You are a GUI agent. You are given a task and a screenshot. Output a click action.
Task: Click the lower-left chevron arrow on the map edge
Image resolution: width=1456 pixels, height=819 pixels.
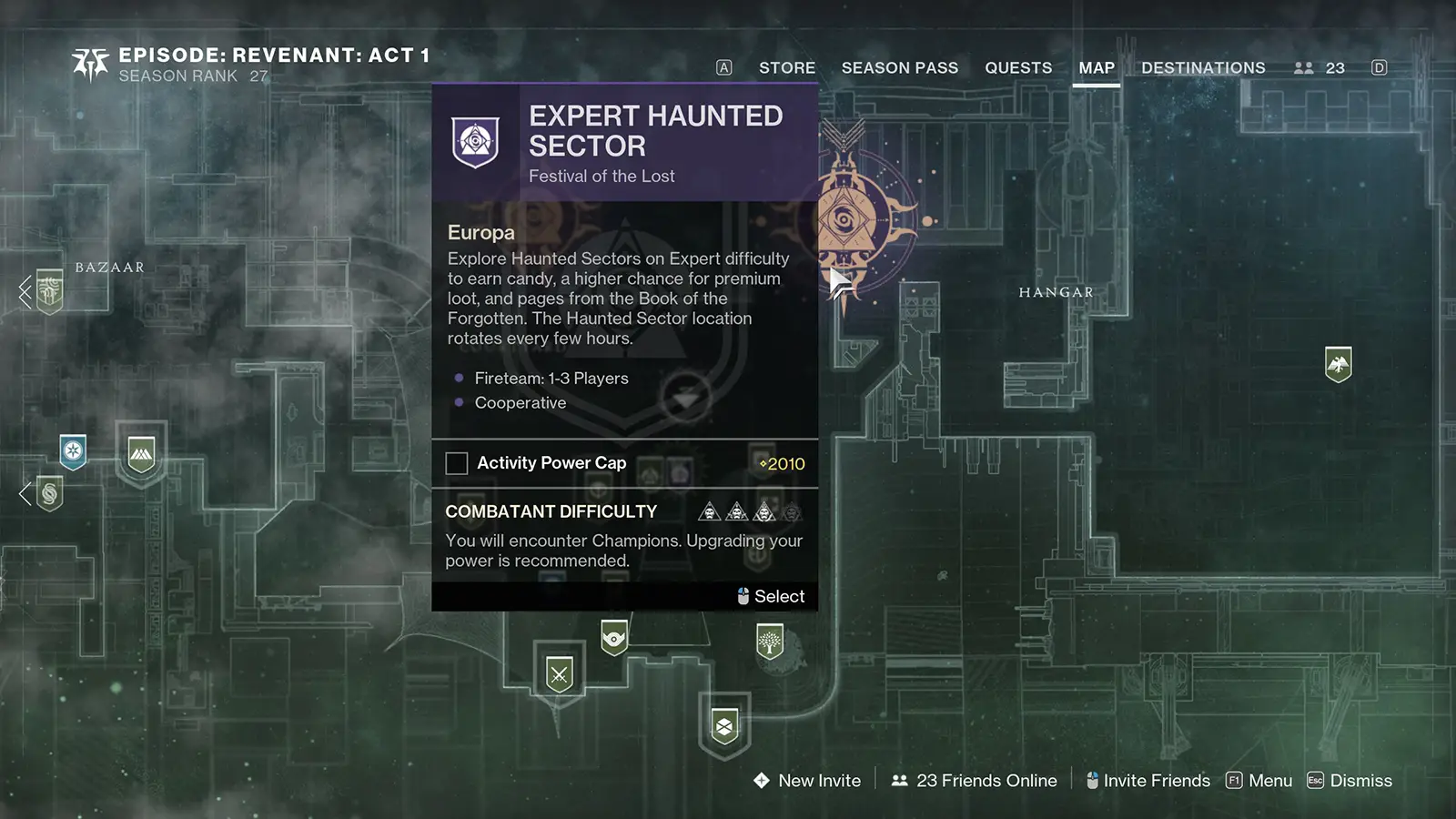click(x=23, y=494)
